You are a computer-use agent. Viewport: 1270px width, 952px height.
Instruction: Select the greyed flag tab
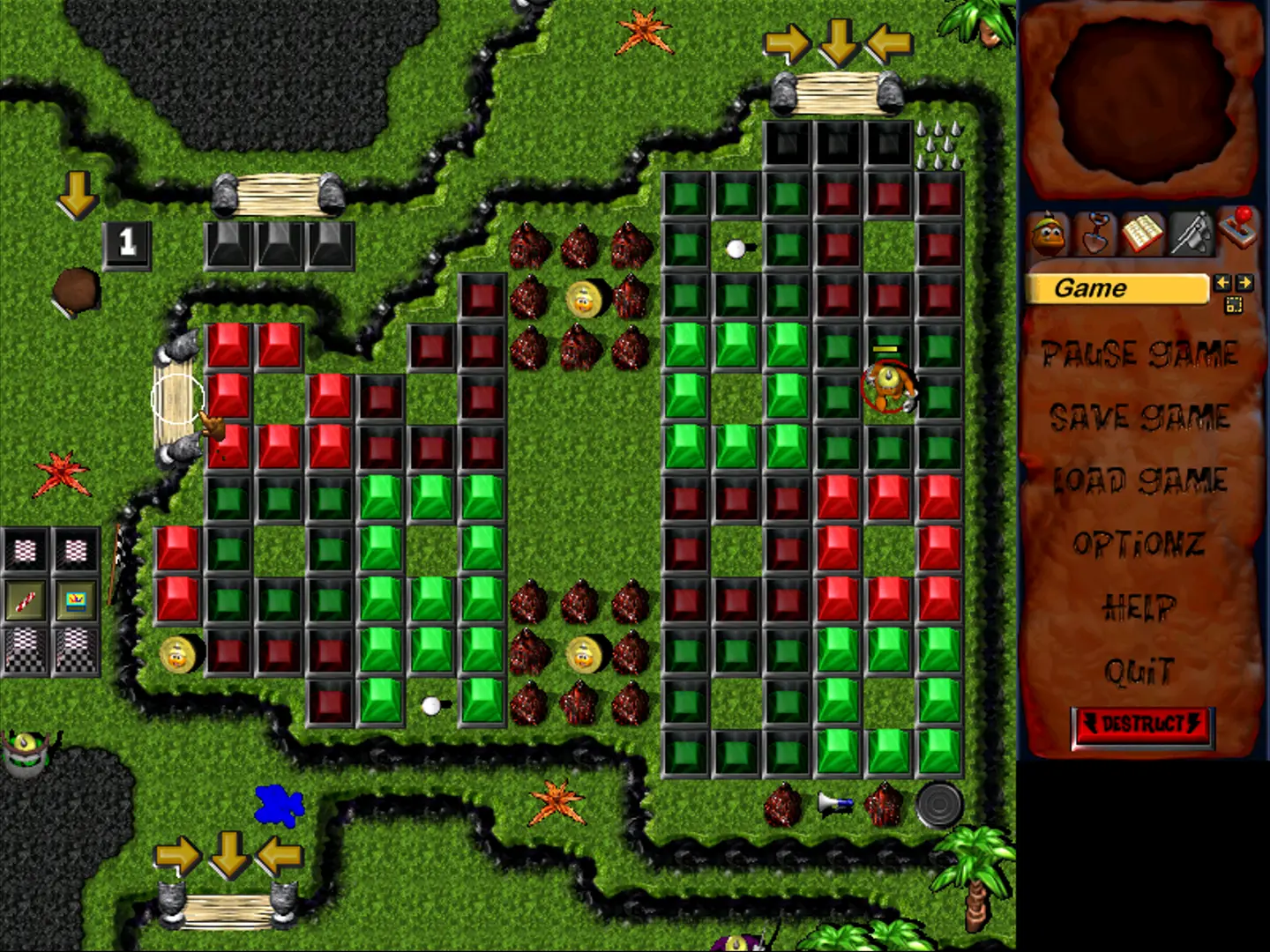[x=1192, y=234]
